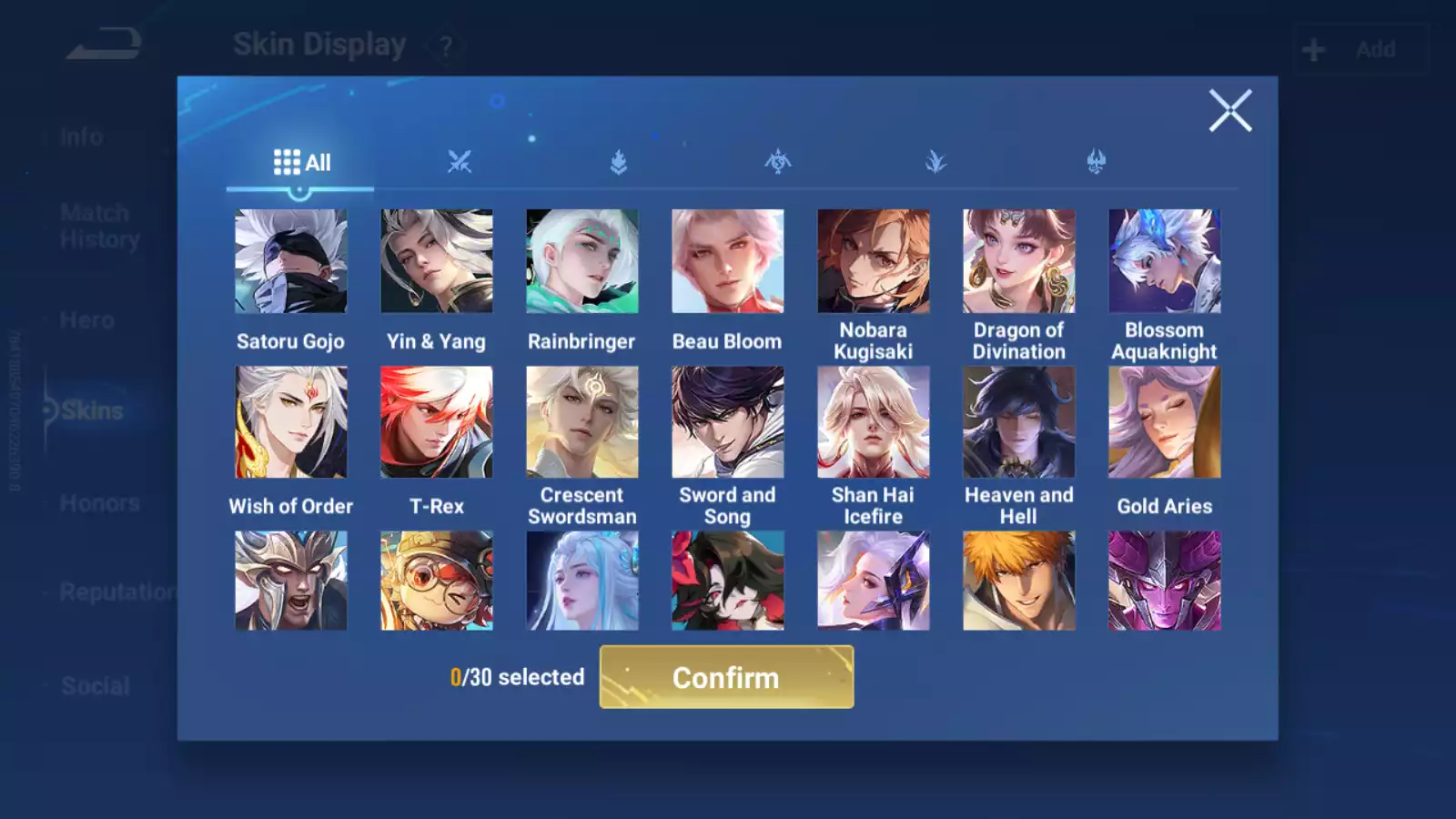
Task: Filter skins by the crossed swords class tab
Action: [460, 163]
